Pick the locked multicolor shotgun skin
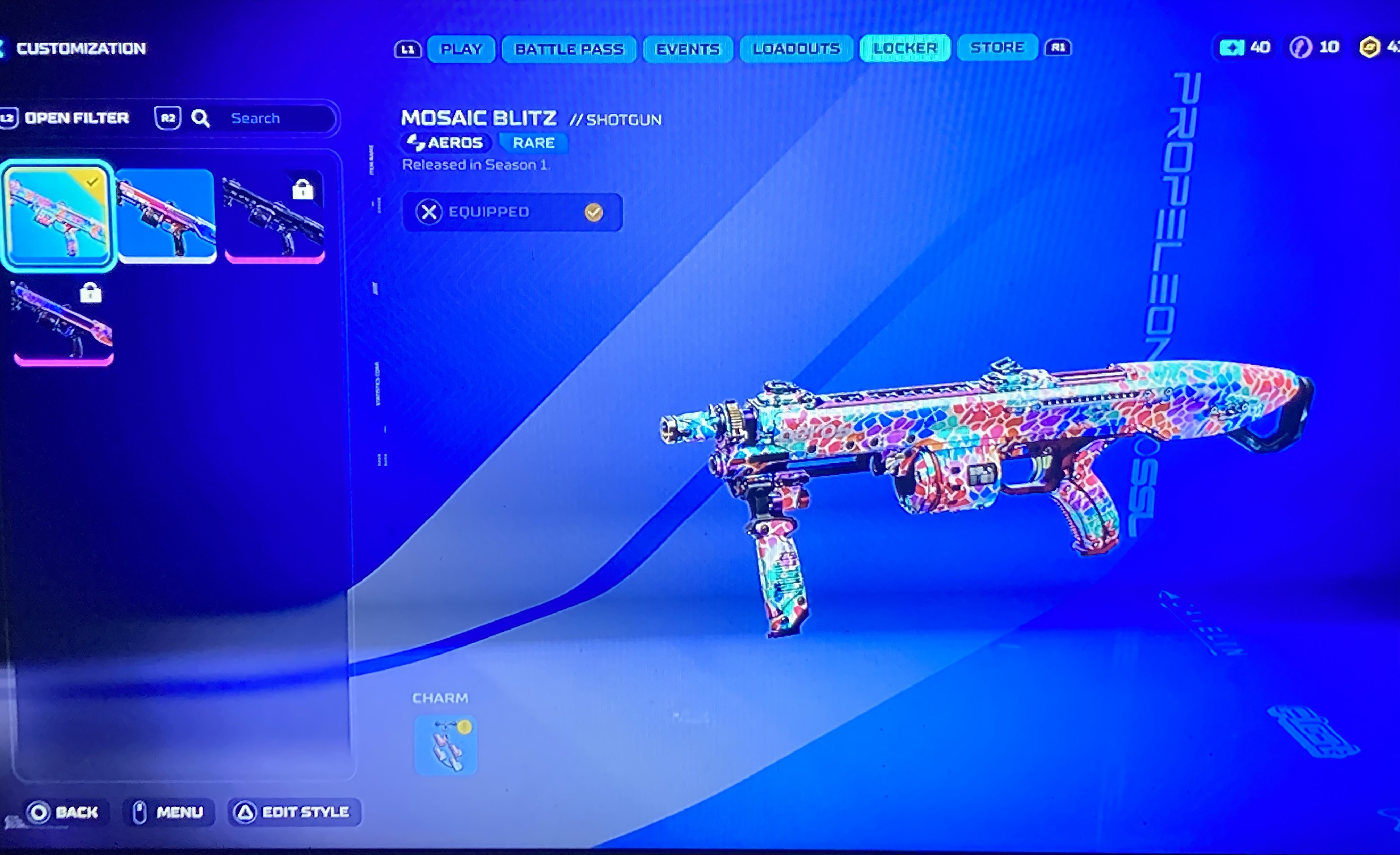 click(x=63, y=321)
